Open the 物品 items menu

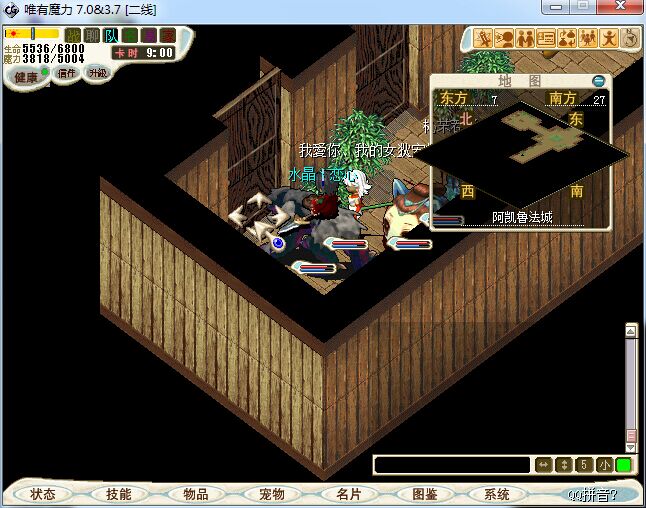pyautogui.click(x=196, y=494)
